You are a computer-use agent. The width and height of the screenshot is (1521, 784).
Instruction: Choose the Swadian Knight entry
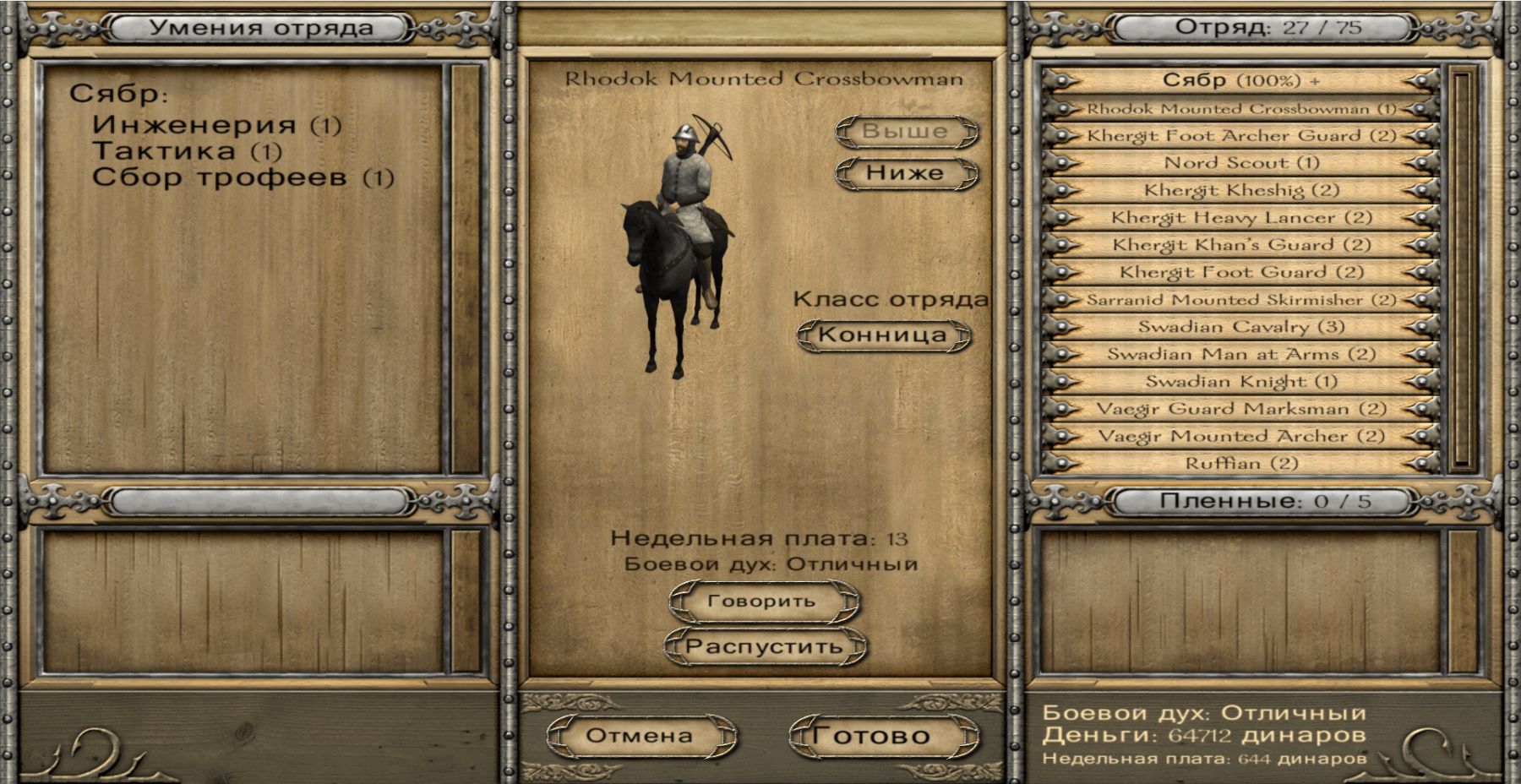coord(1240,382)
